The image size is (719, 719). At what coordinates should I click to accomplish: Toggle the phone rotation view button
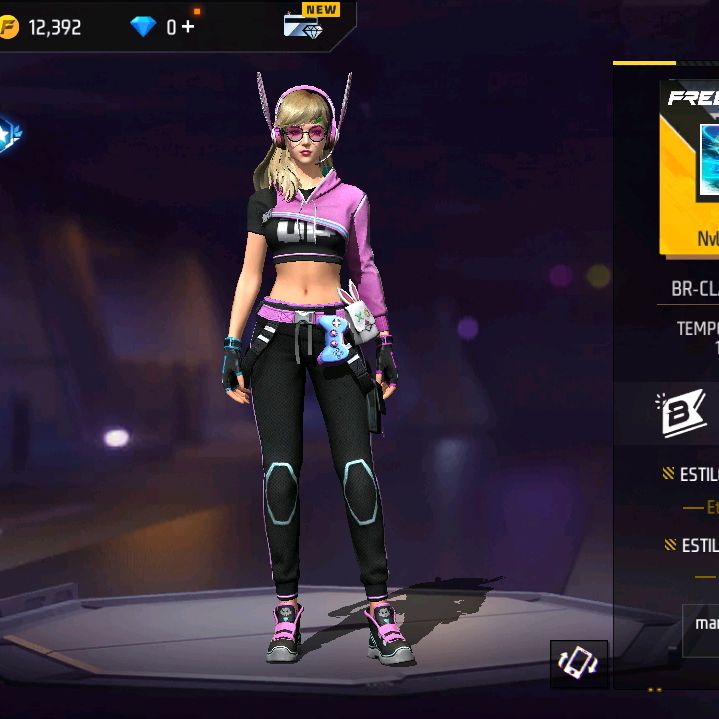[579, 664]
